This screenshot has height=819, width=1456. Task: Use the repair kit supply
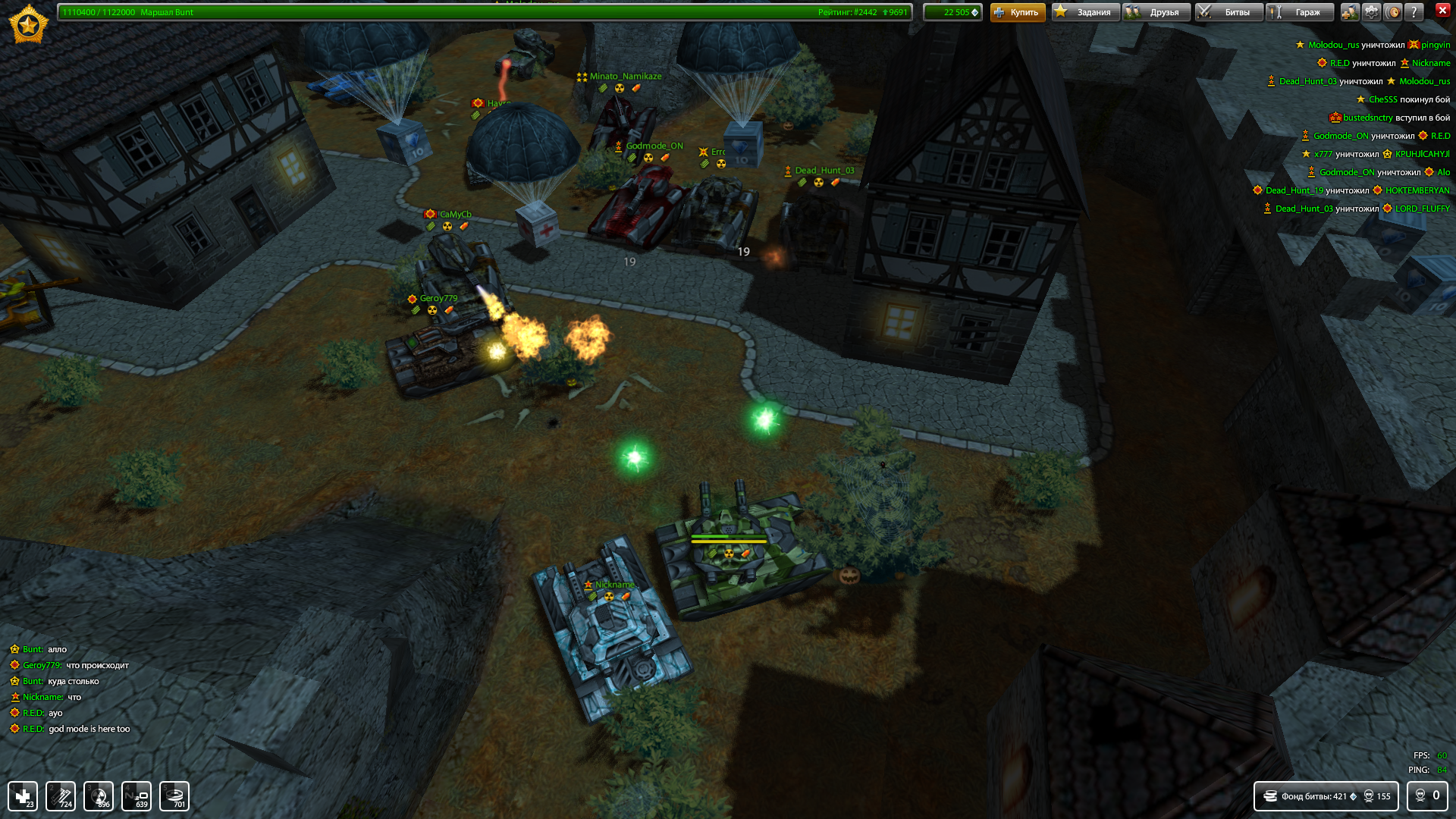(x=23, y=796)
